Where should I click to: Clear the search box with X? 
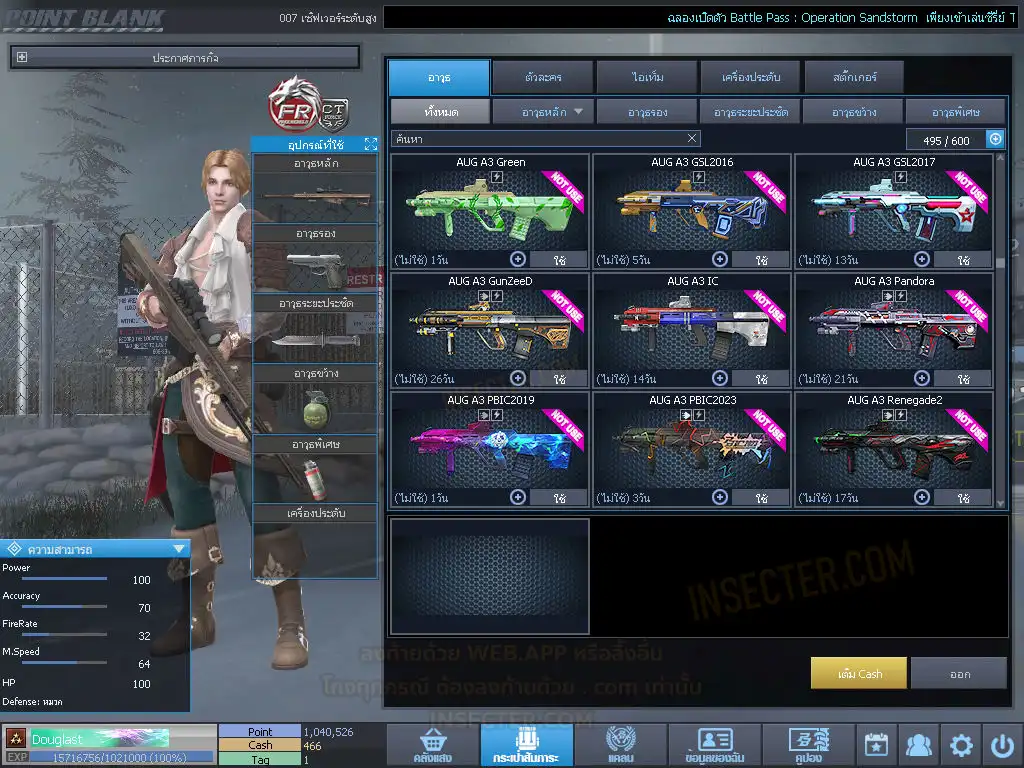[x=692, y=139]
